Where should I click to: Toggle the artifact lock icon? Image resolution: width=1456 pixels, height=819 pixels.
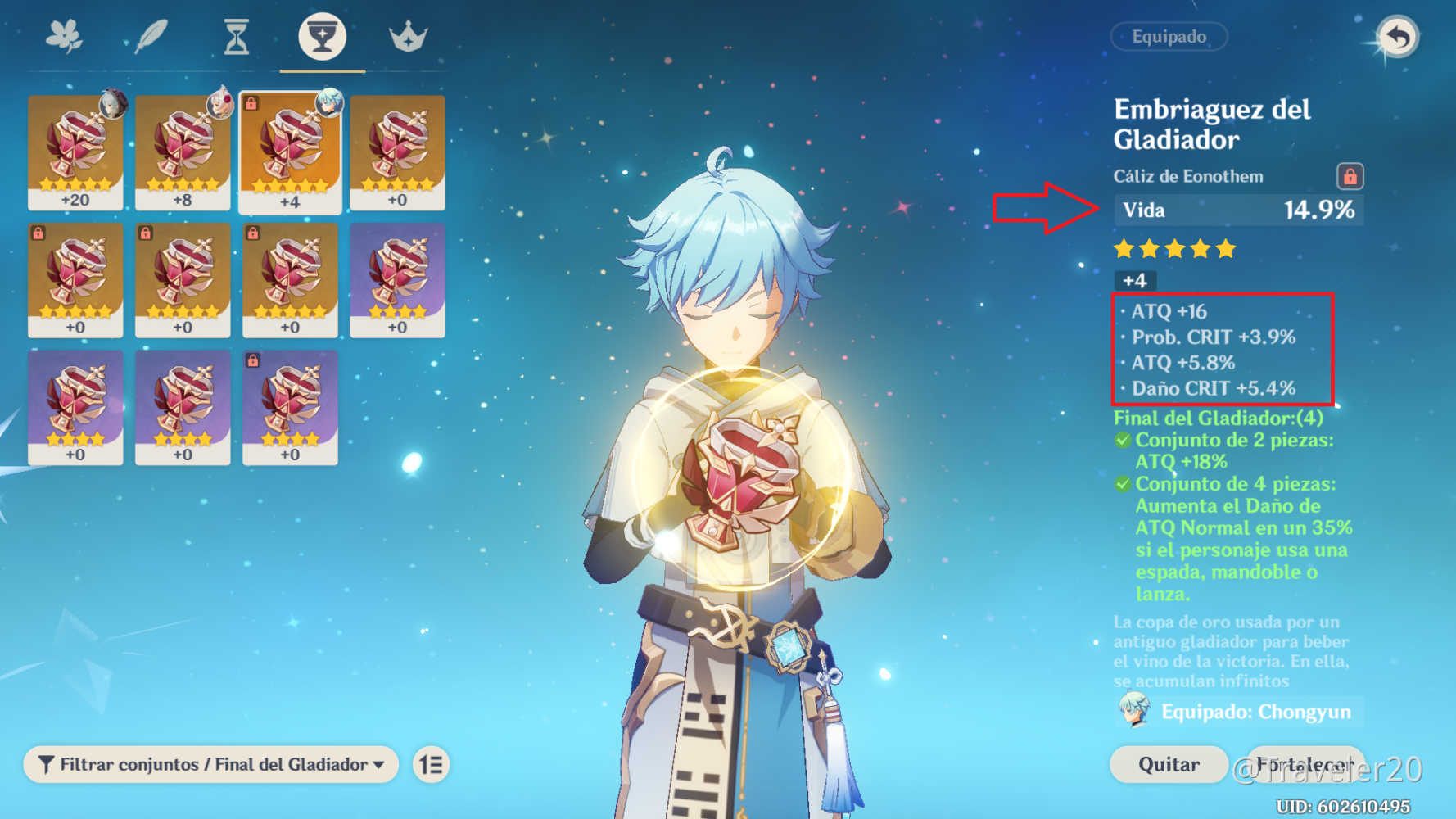[1350, 176]
